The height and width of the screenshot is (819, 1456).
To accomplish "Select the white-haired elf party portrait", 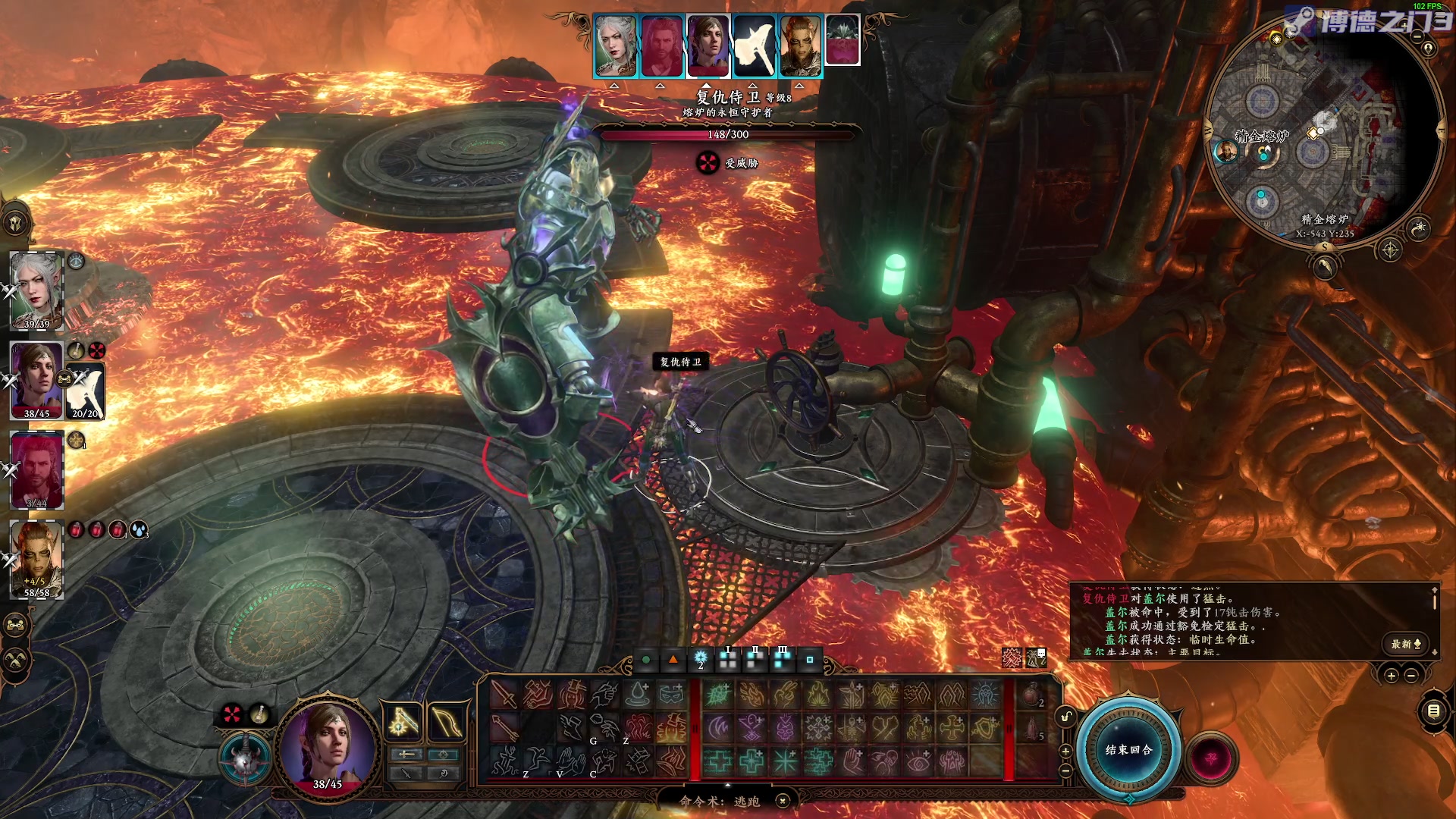I will pos(36,290).
